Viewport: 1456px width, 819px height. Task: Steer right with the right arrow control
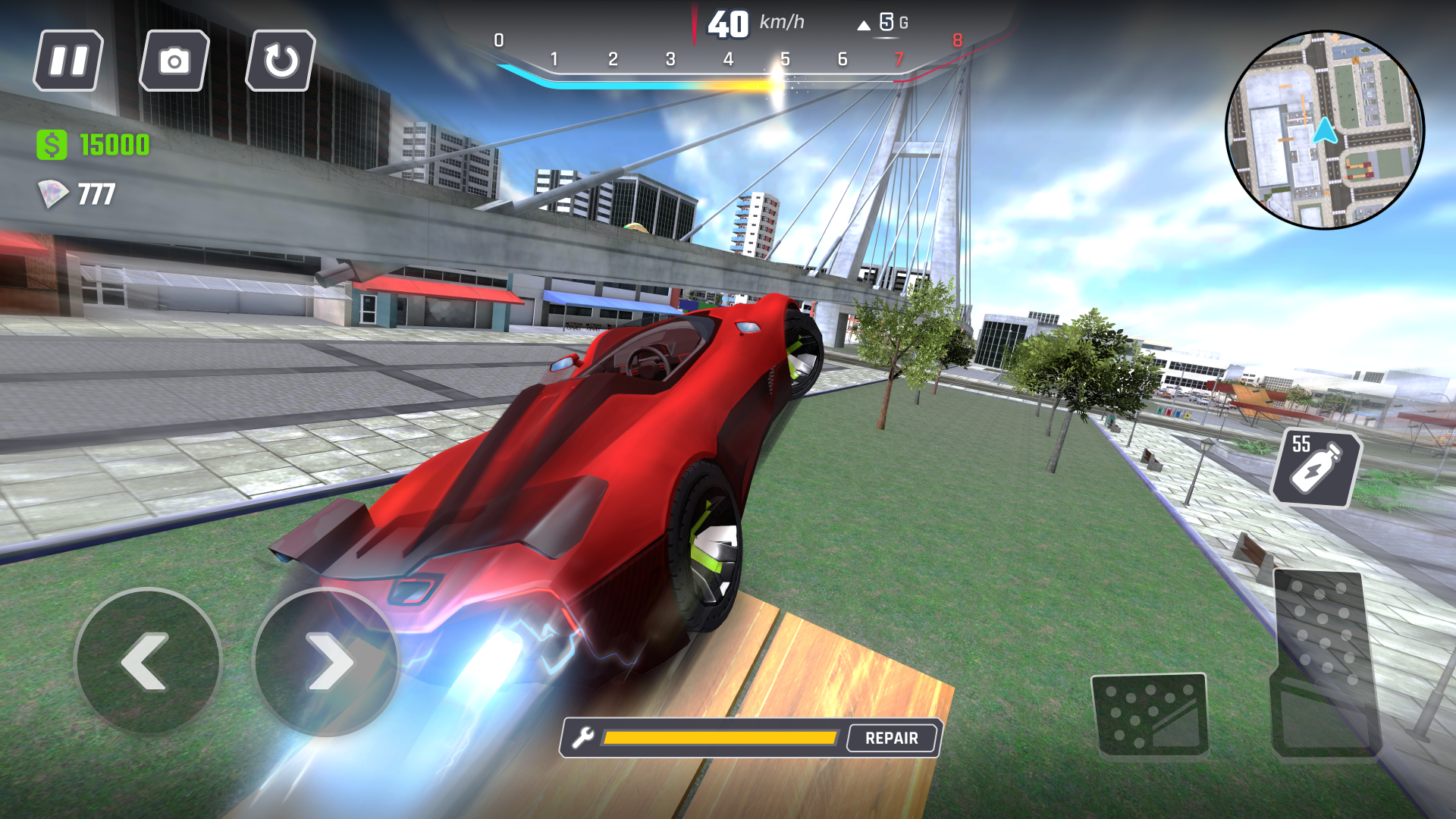[329, 662]
